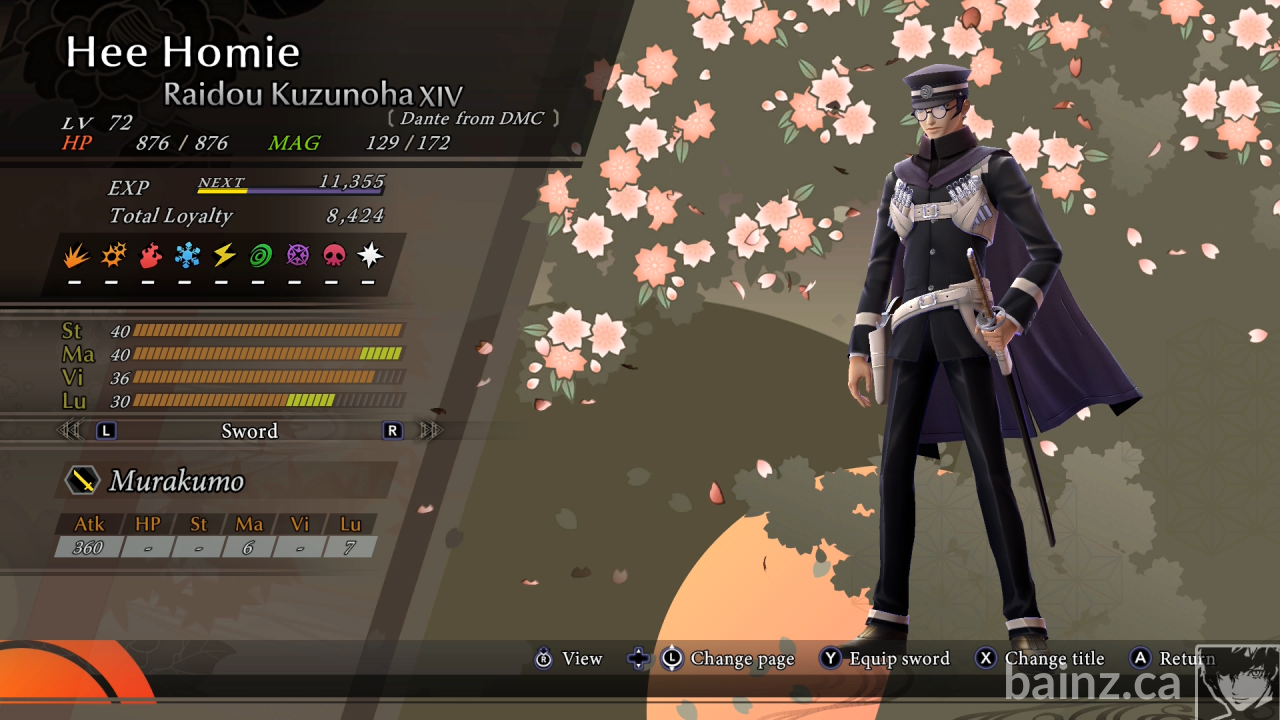Select the pink skull affinity icon
This screenshot has width=1280, height=720.
[x=334, y=257]
